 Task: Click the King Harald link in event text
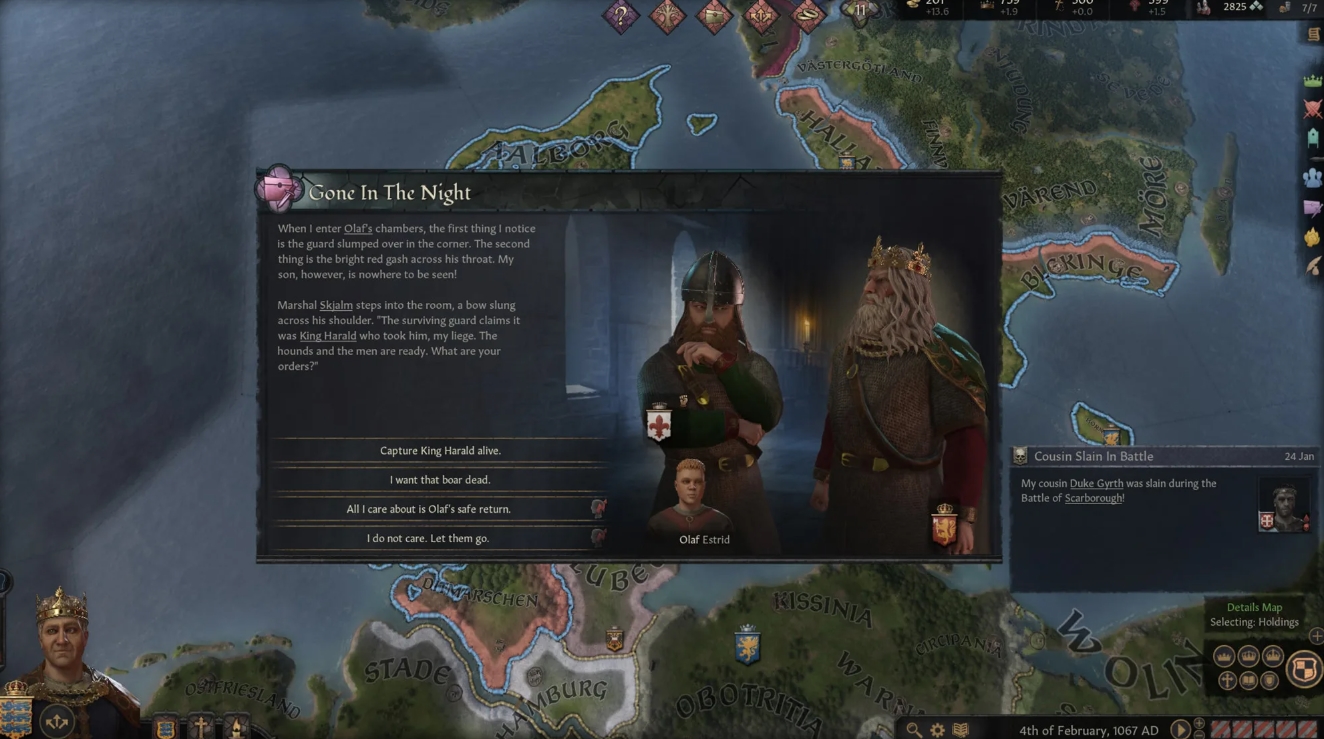pos(327,336)
